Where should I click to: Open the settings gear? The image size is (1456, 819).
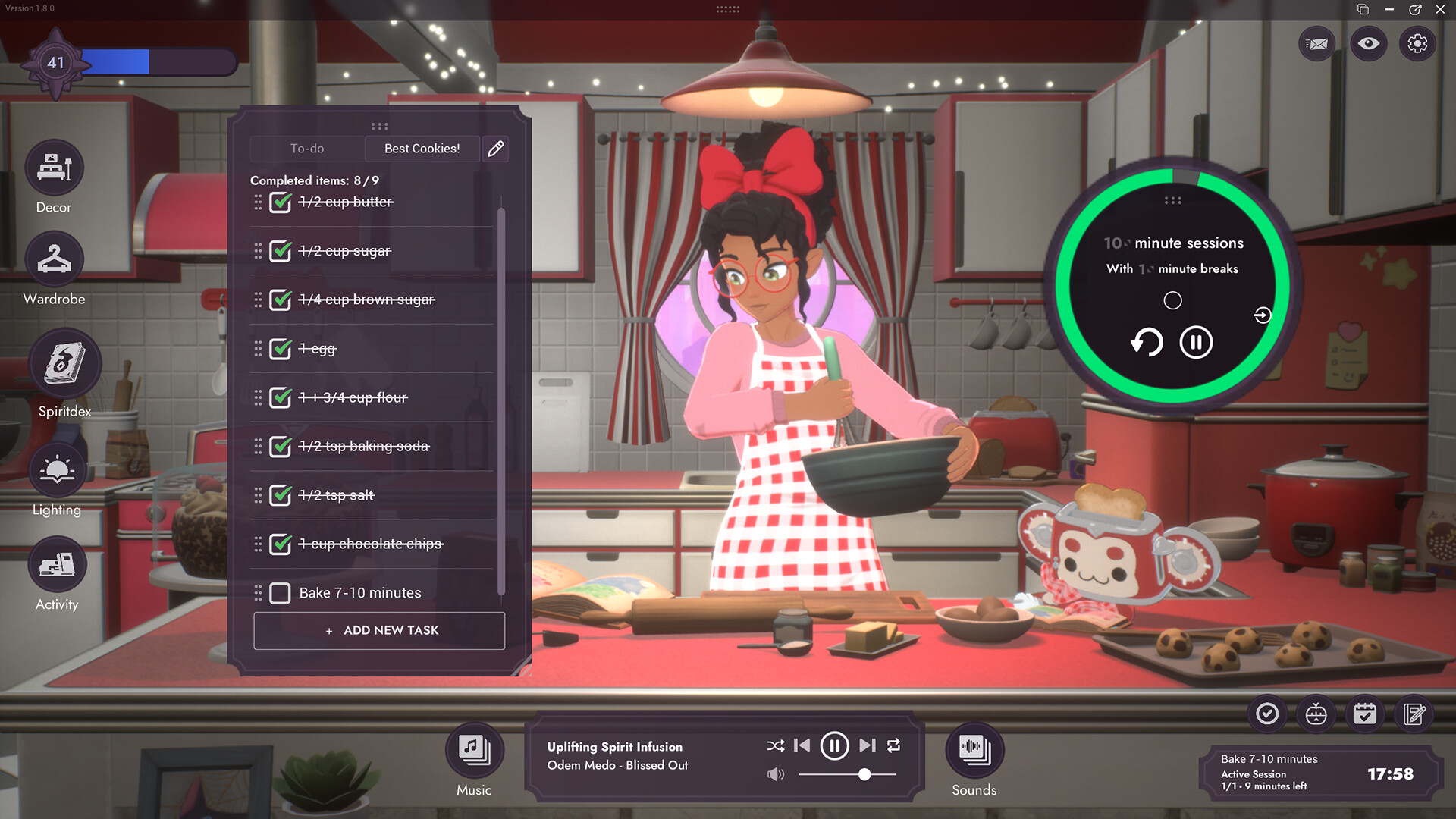tap(1417, 44)
